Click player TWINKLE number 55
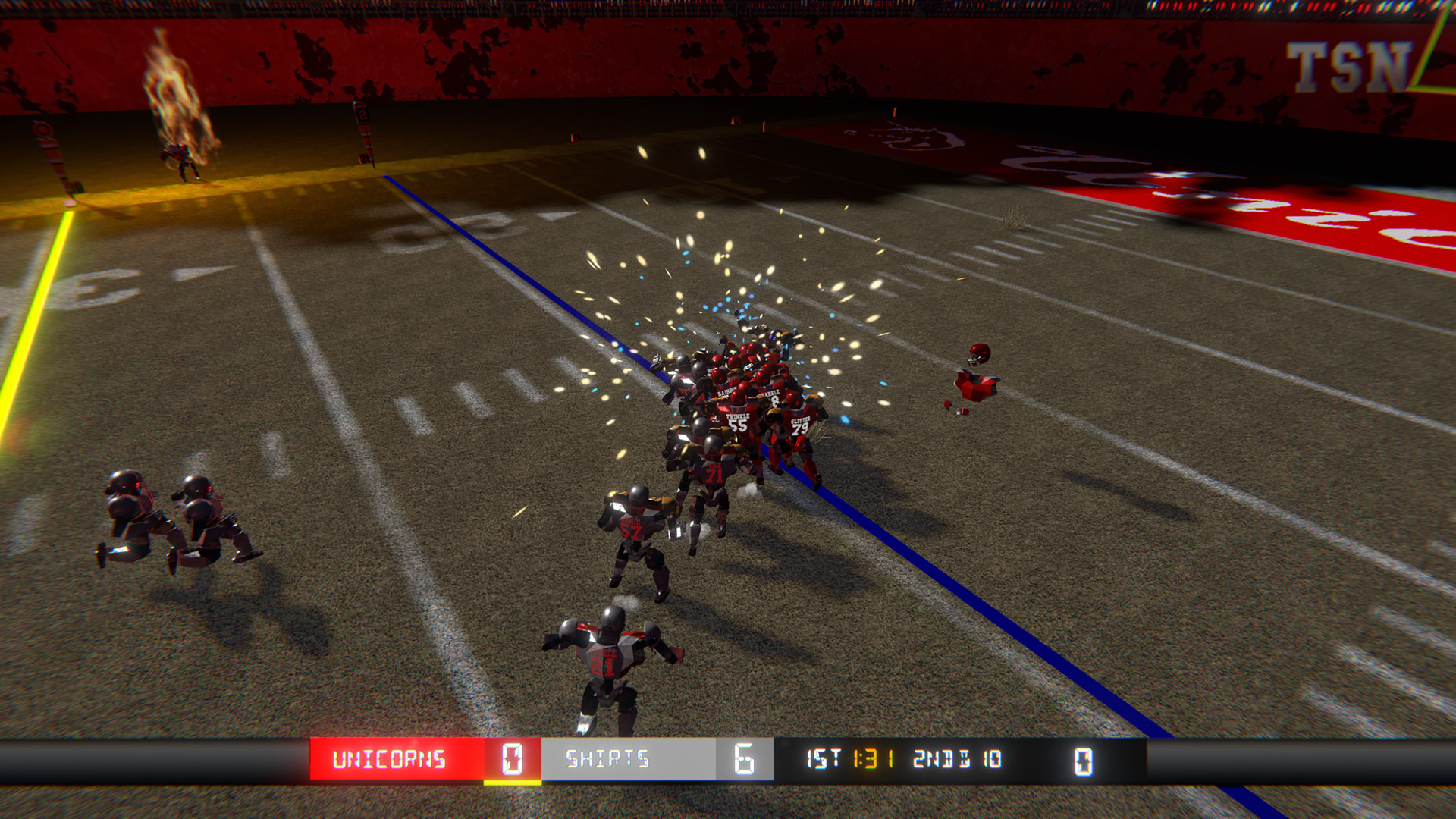 point(736,423)
